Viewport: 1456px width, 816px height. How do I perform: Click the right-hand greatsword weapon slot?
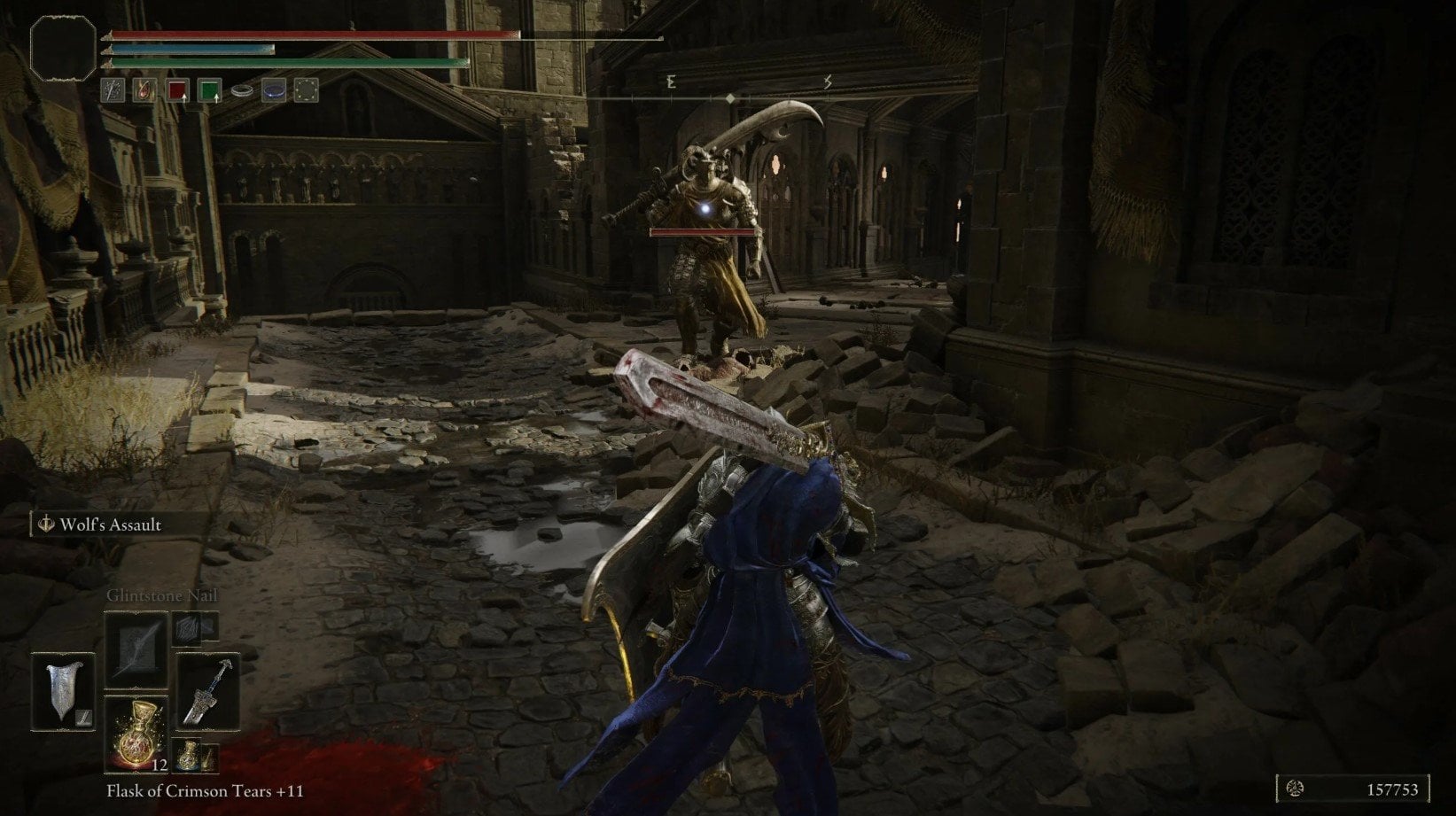[x=206, y=691]
